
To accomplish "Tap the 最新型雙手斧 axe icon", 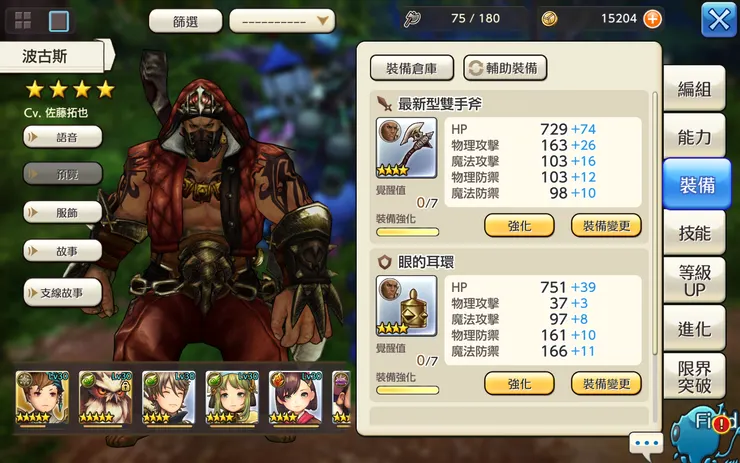I will point(399,148).
